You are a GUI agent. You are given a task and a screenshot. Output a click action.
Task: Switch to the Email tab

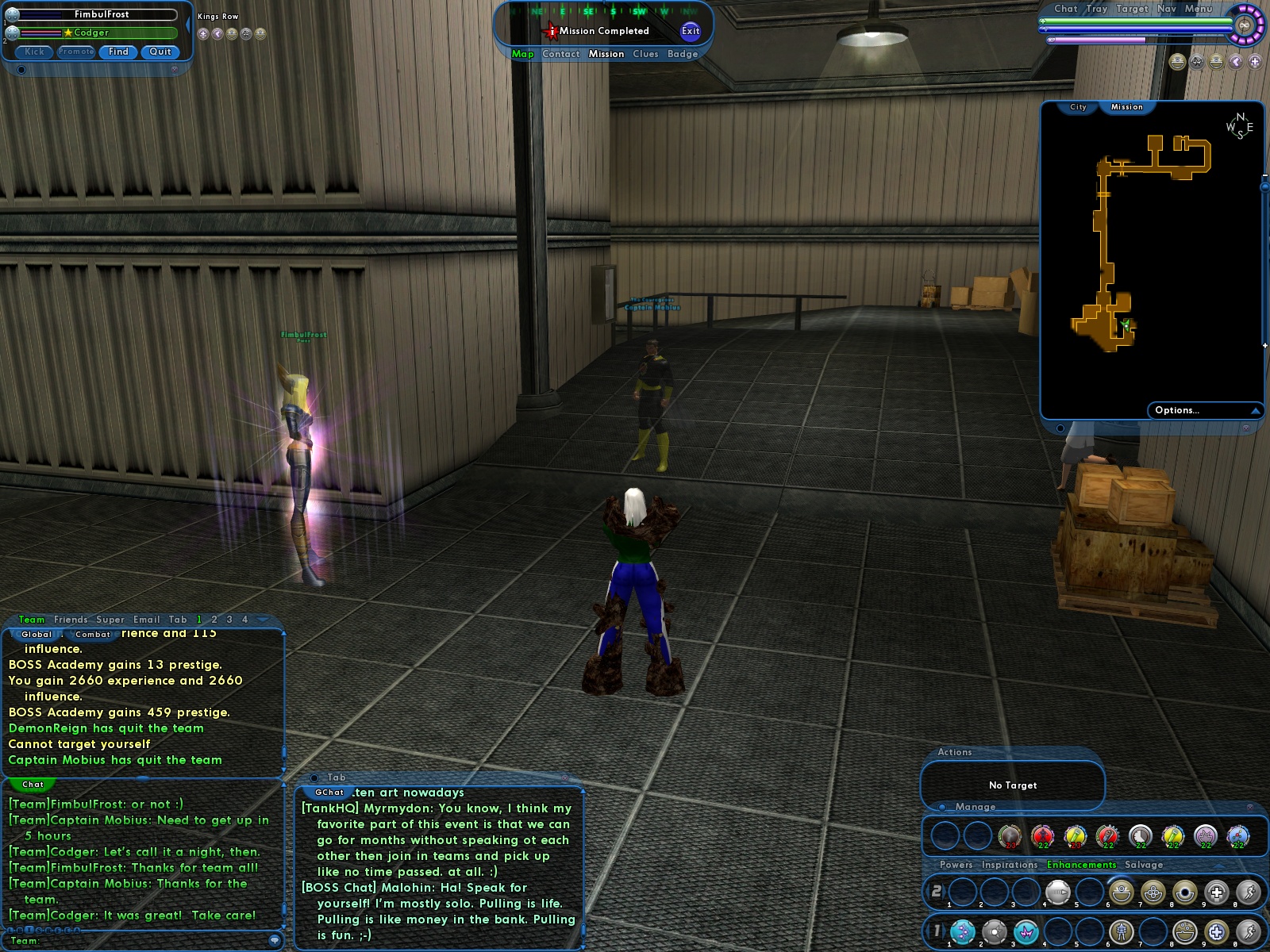147,620
